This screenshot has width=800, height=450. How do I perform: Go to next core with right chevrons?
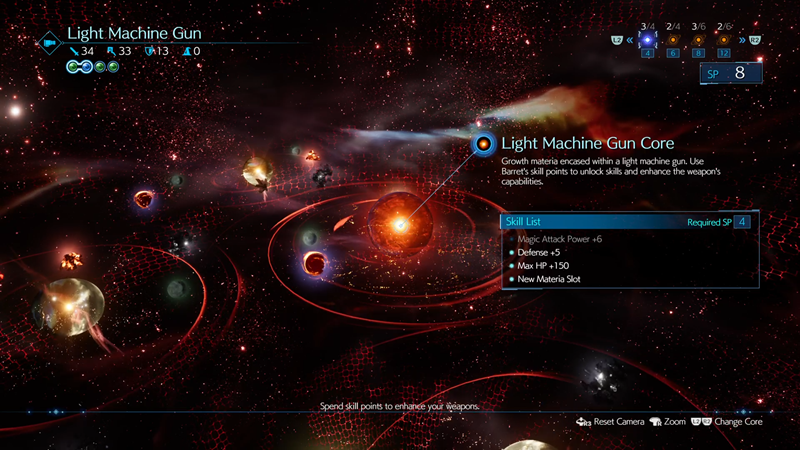click(x=741, y=40)
